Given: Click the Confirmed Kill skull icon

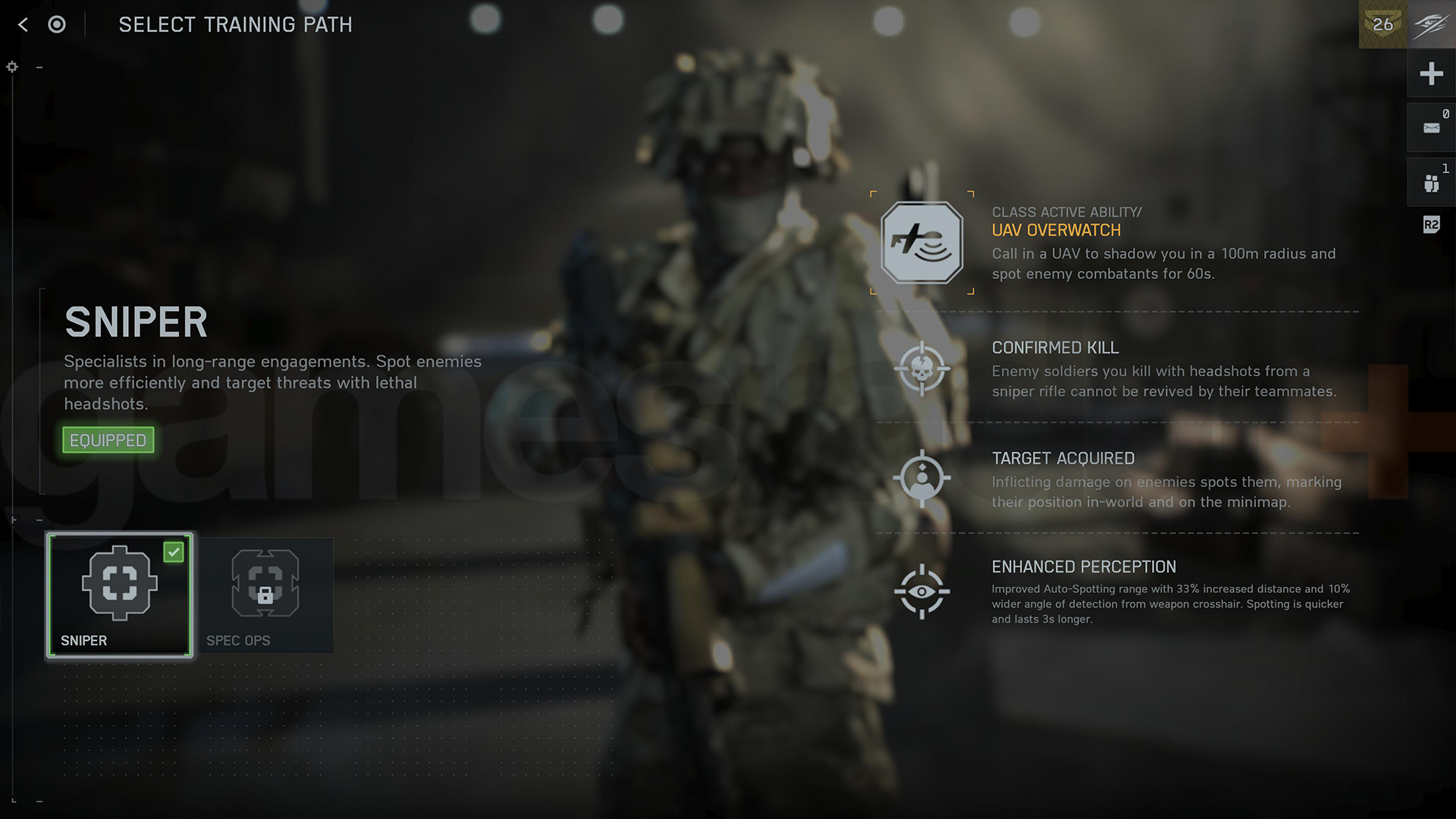Looking at the screenshot, I should 924,369.
